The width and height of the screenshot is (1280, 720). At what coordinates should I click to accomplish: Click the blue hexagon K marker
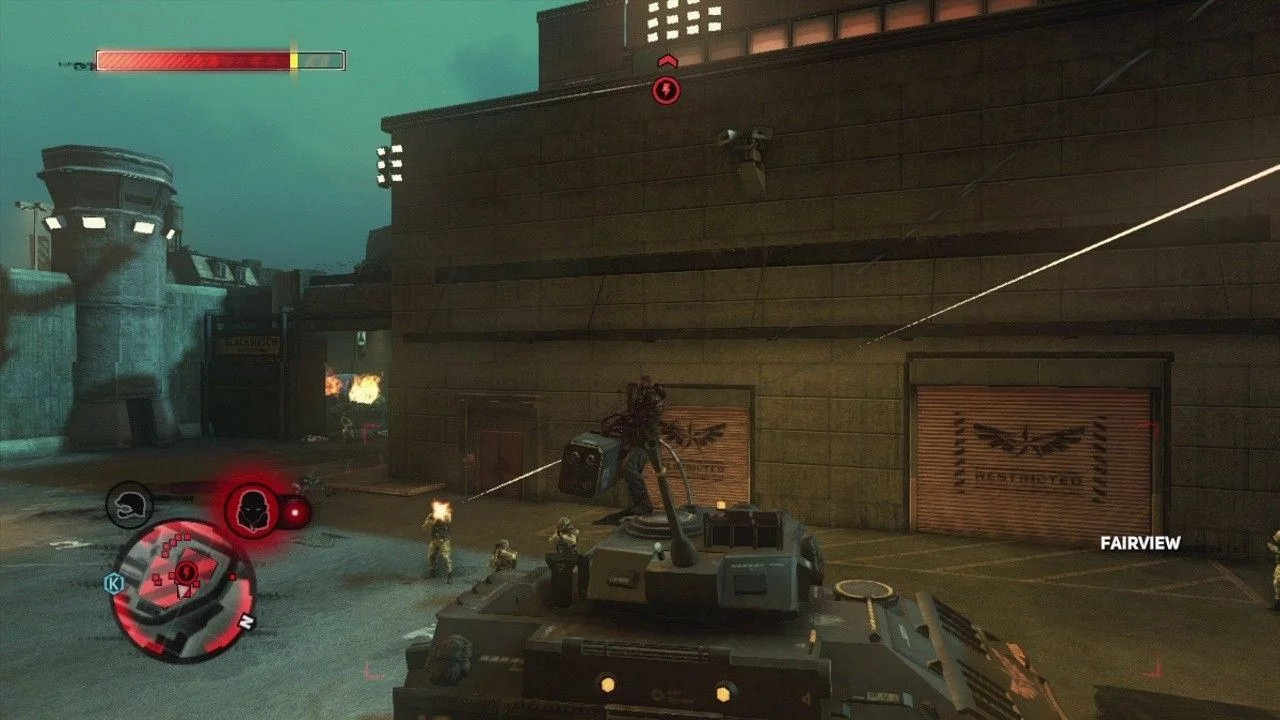coord(113,582)
